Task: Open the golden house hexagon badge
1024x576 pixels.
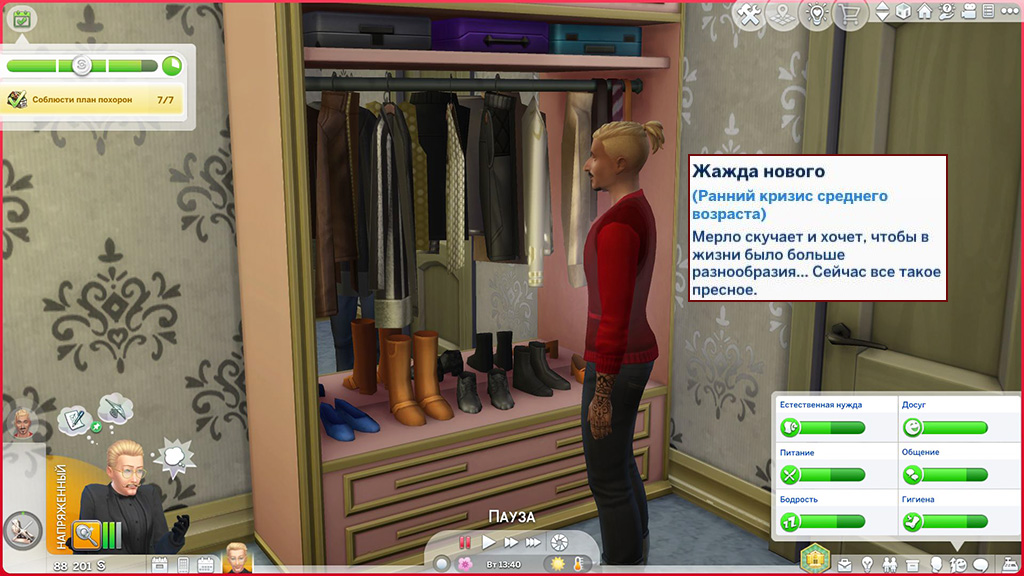Action: [x=816, y=558]
